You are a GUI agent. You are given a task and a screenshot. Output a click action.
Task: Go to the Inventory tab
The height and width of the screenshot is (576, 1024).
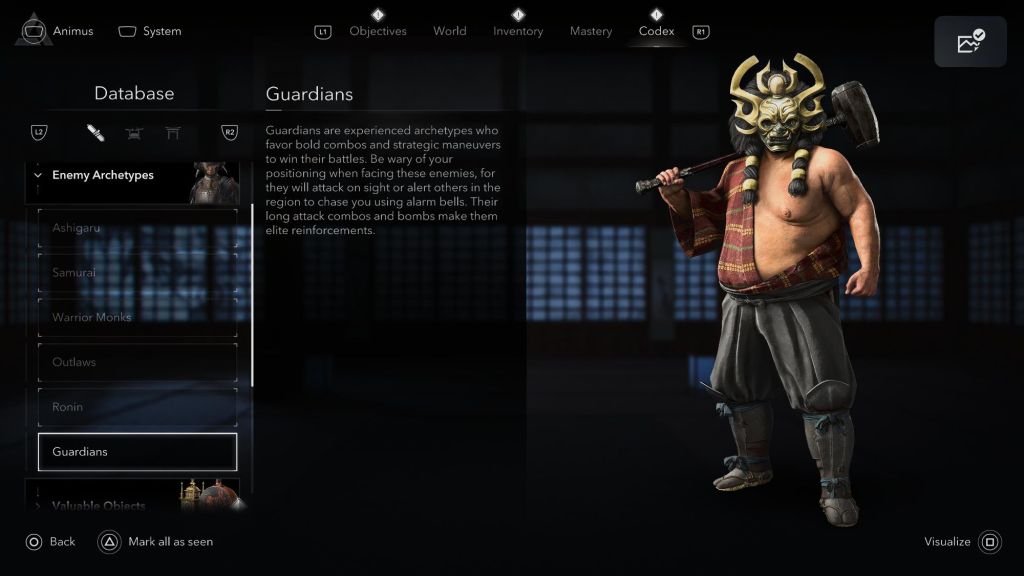click(518, 31)
